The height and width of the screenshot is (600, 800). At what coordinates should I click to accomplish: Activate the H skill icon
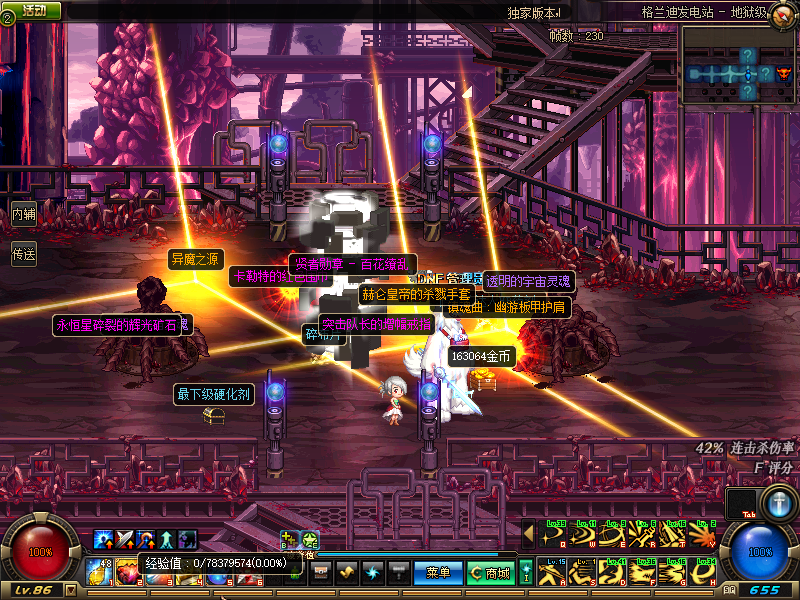pos(701,572)
